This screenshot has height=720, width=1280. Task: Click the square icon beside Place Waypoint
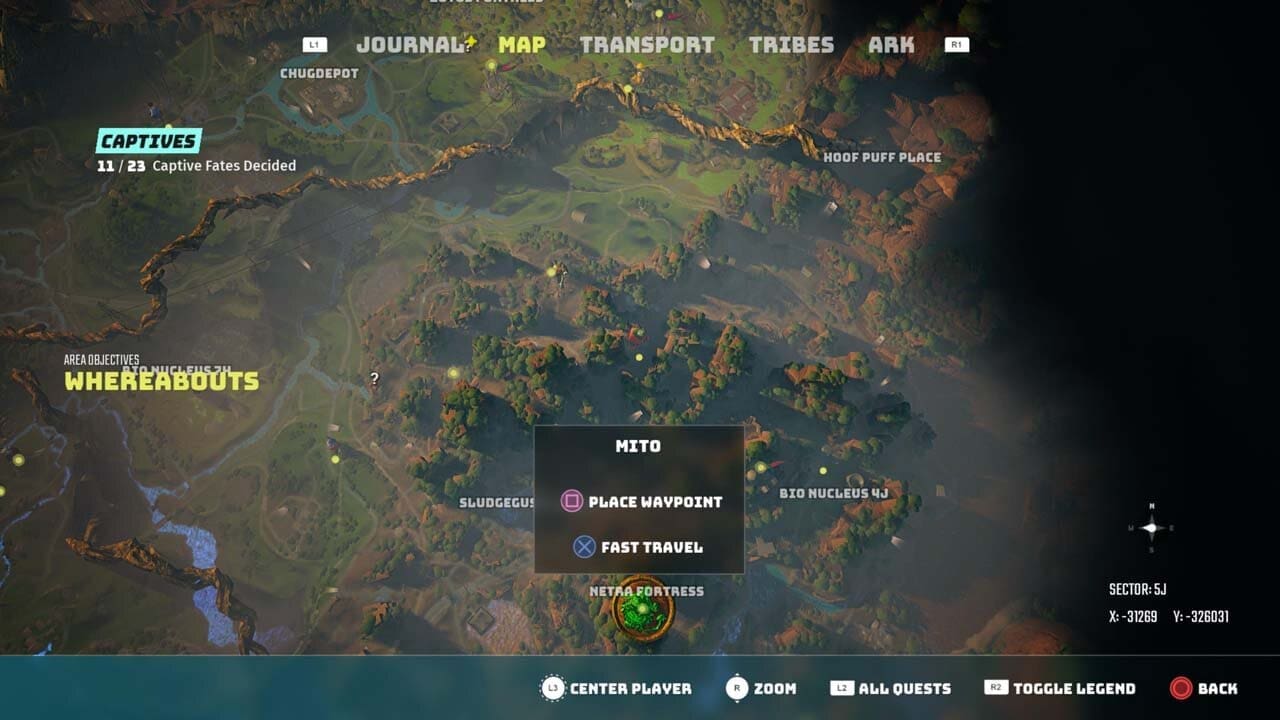pyautogui.click(x=573, y=502)
